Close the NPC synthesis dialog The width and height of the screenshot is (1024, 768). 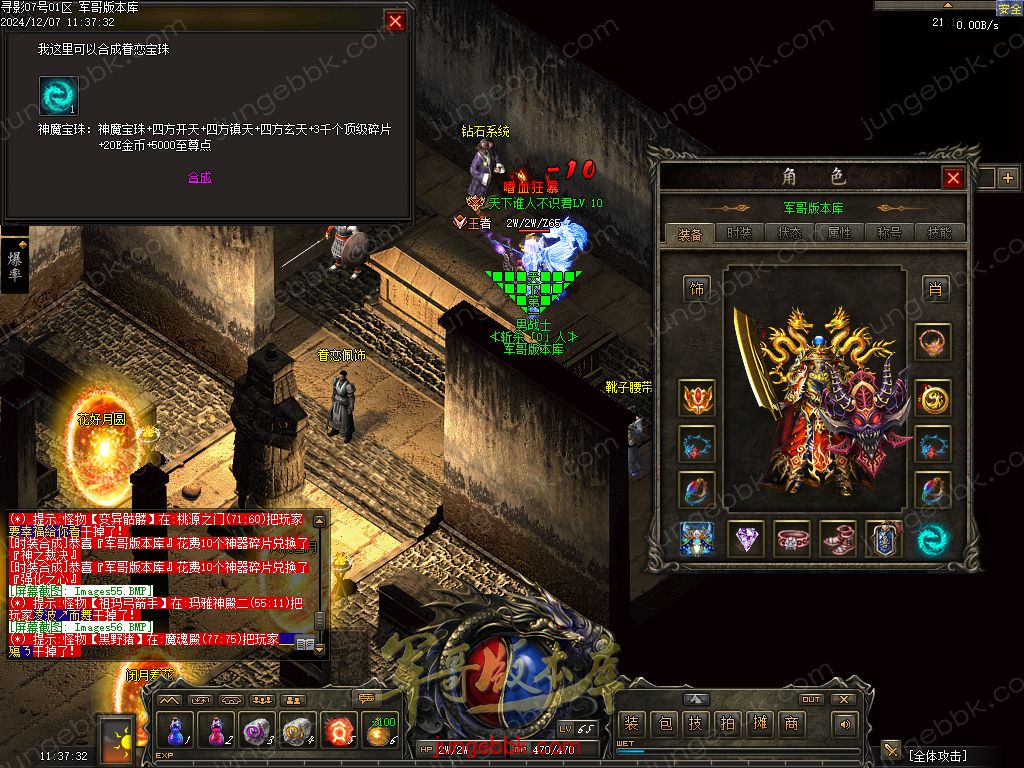pyautogui.click(x=396, y=21)
